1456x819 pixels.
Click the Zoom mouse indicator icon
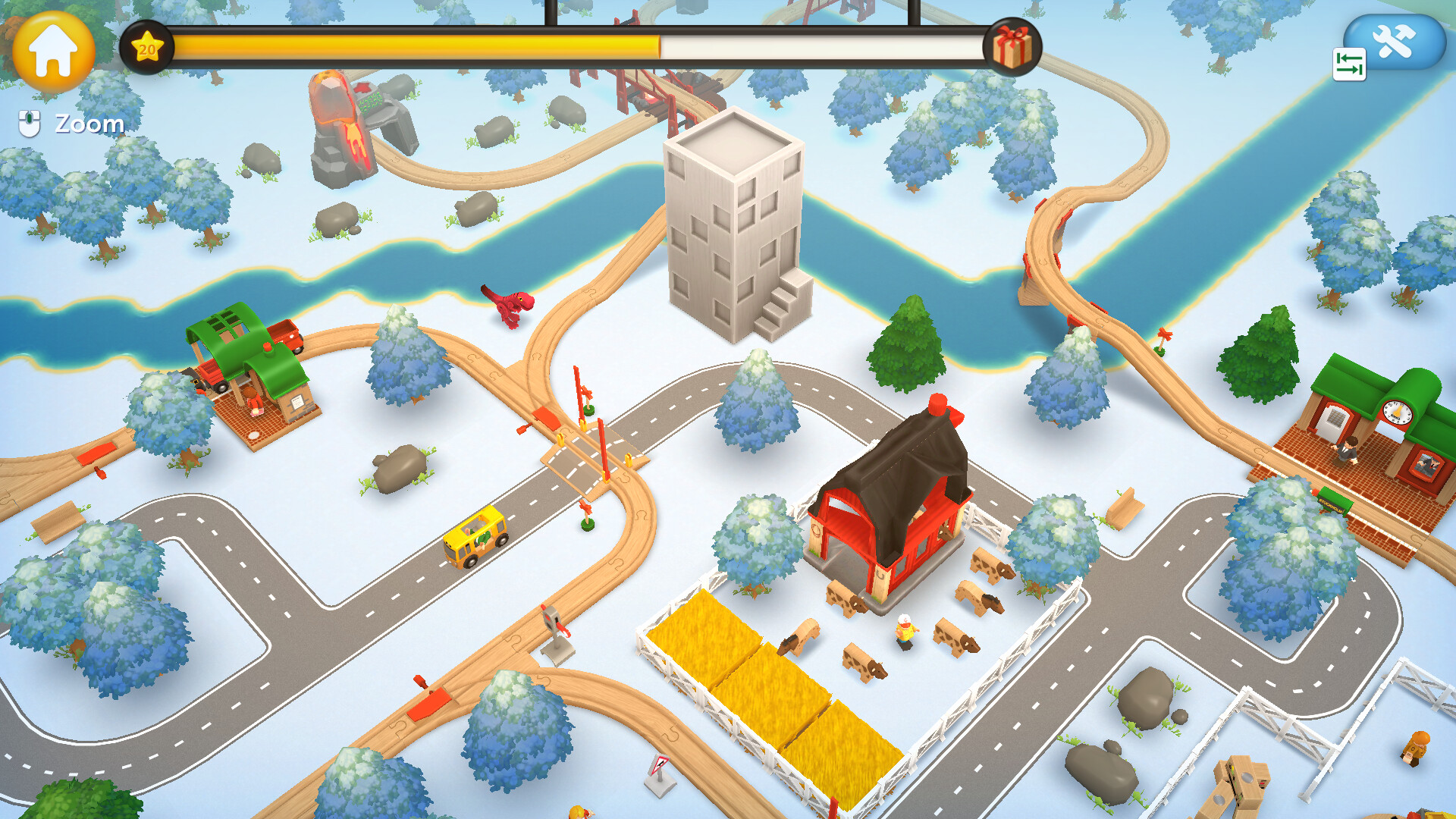point(29,121)
